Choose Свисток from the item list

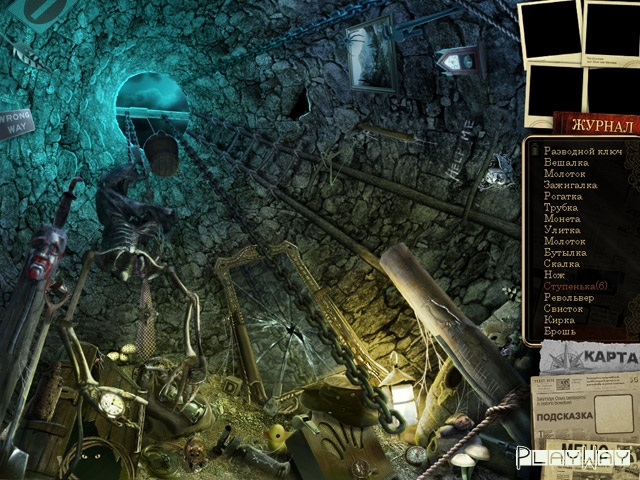(564, 309)
